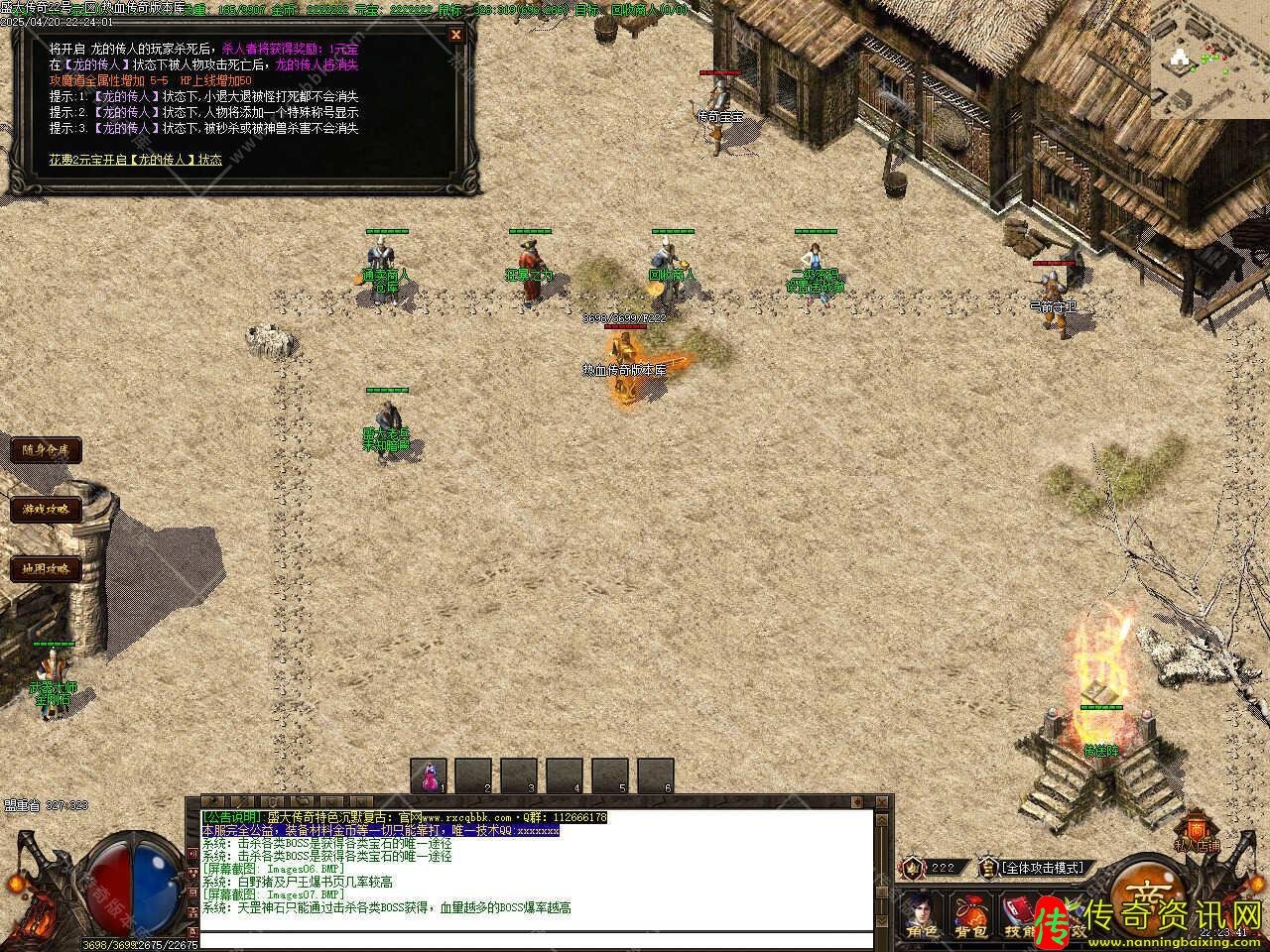Viewport: 1270px width, 952px height.
Task: Close the 龙的传人 dialog window
Action: click(x=455, y=35)
